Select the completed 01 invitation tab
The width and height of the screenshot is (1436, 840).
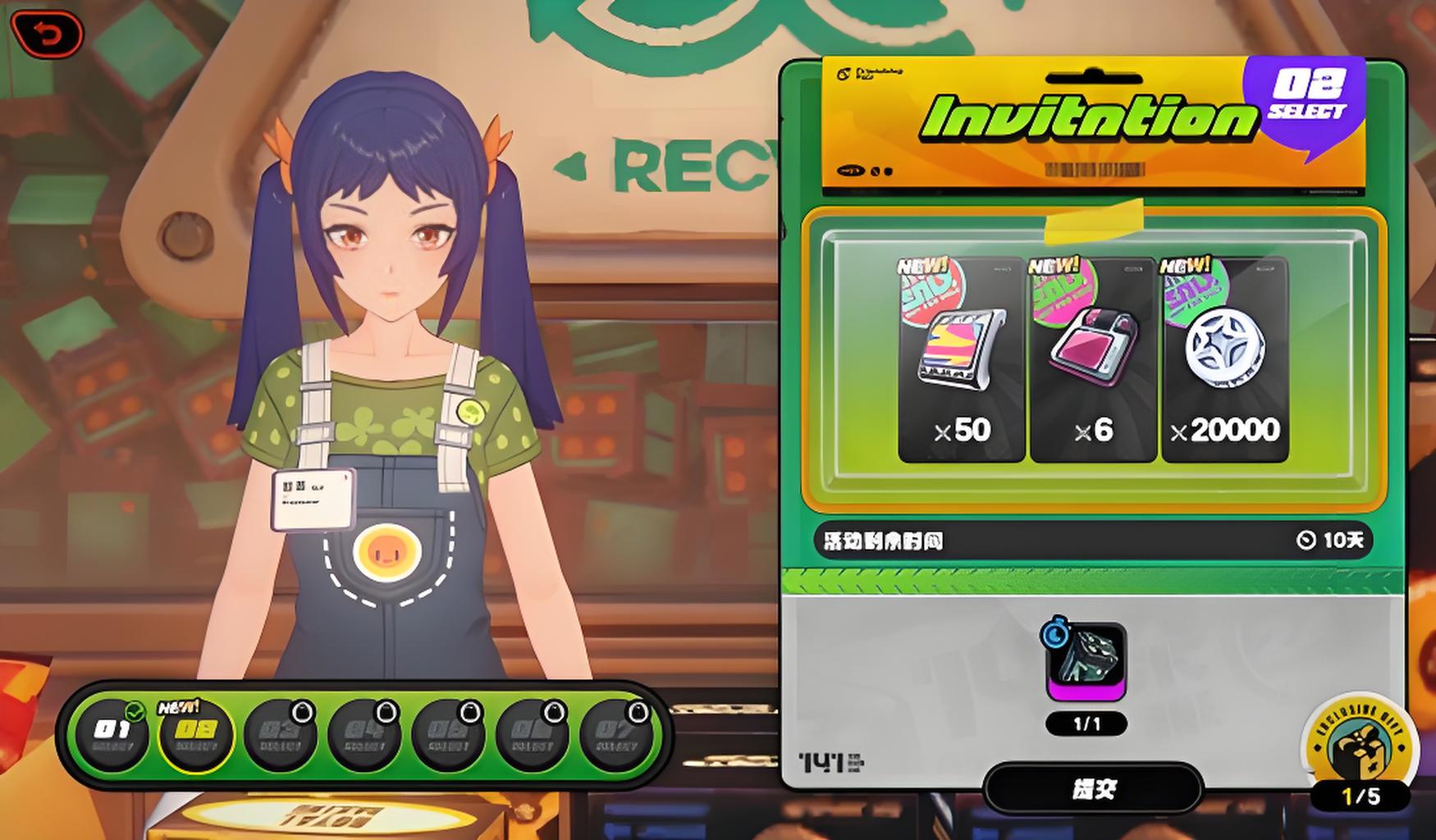coord(112,734)
